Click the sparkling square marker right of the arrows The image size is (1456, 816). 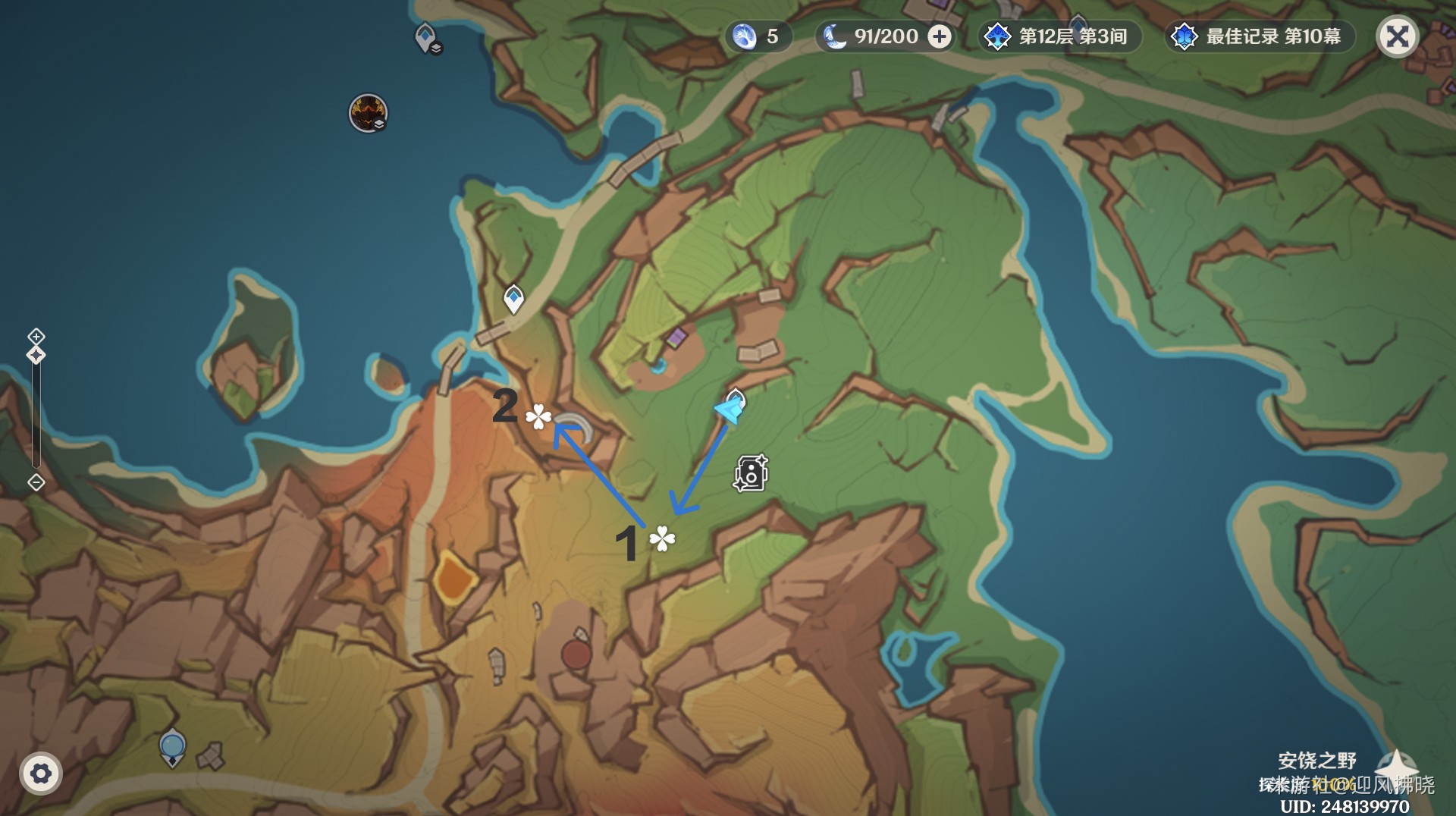coord(751,473)
